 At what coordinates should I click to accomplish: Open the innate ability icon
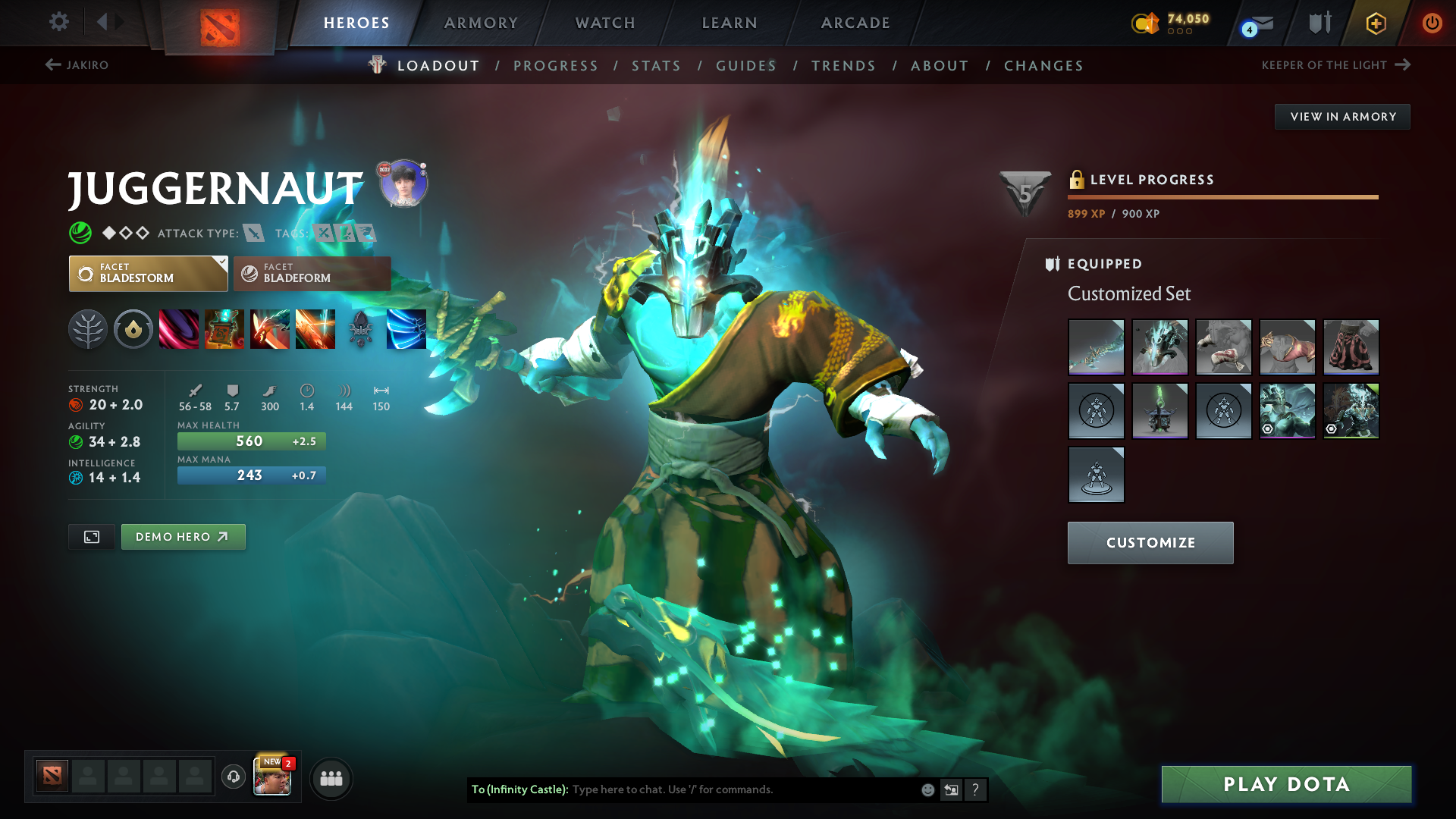[133, 329]
